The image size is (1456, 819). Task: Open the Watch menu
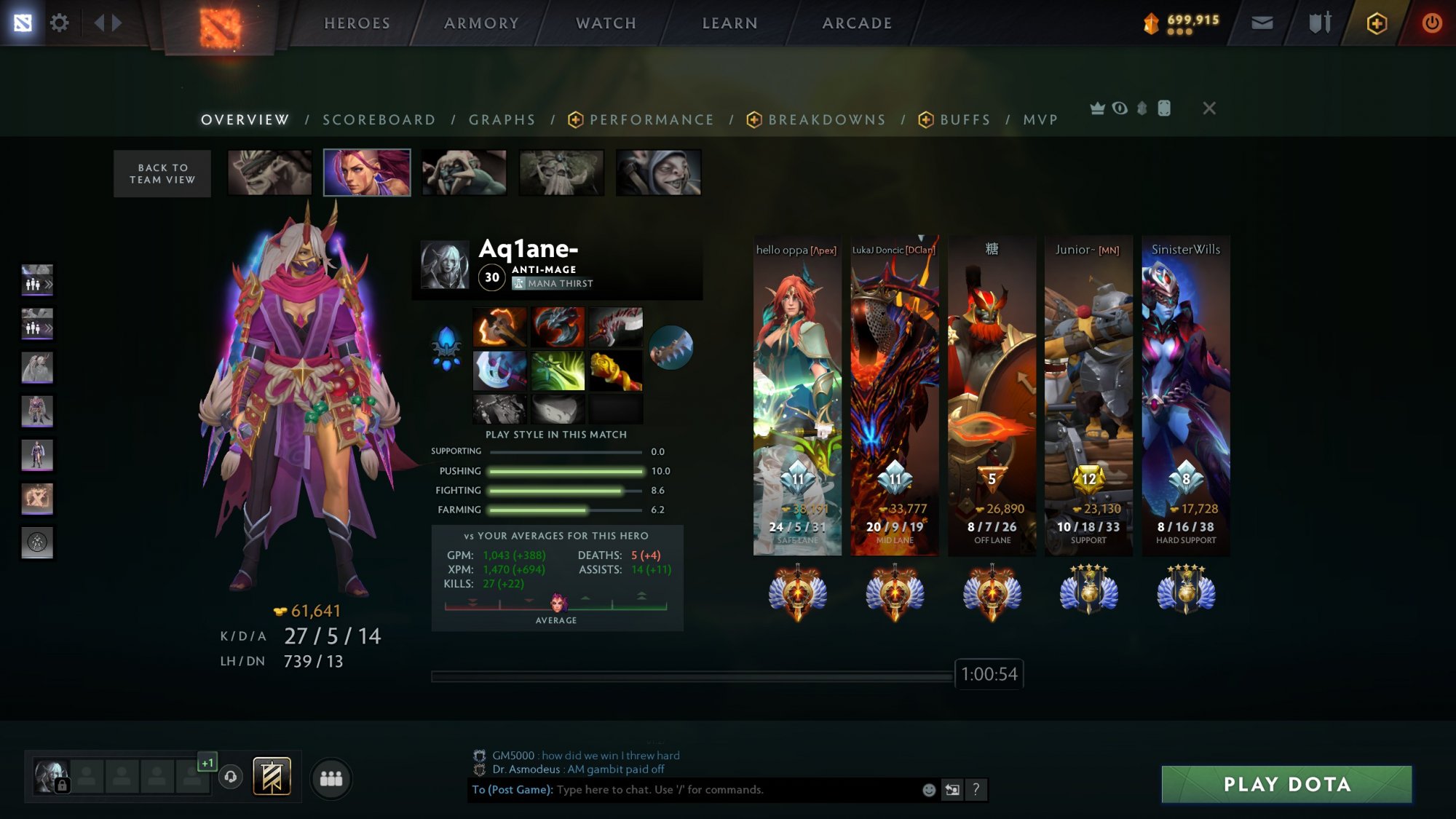(x=606, y=23)
